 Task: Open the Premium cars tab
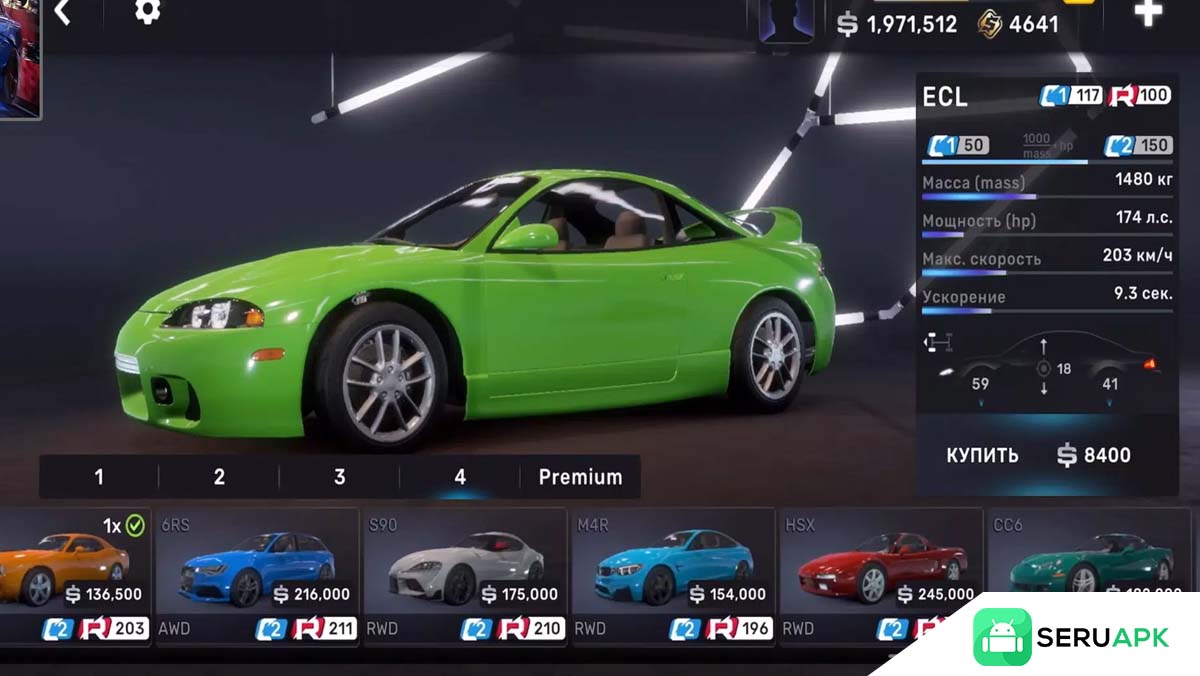click(580, 477)
